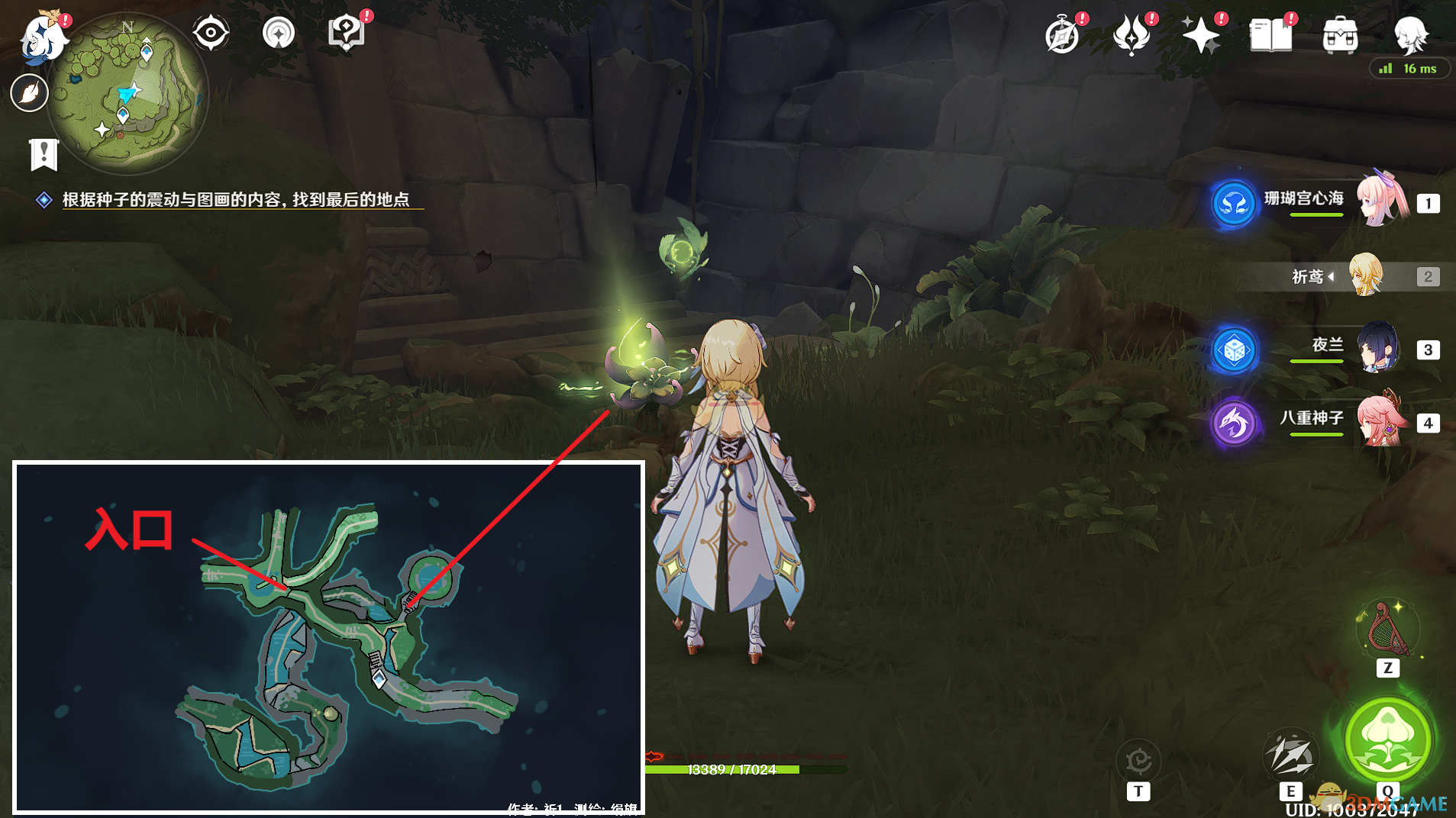Open the battle pass icon
Screen dimensions: 1456x818
tap(1132, 35)
